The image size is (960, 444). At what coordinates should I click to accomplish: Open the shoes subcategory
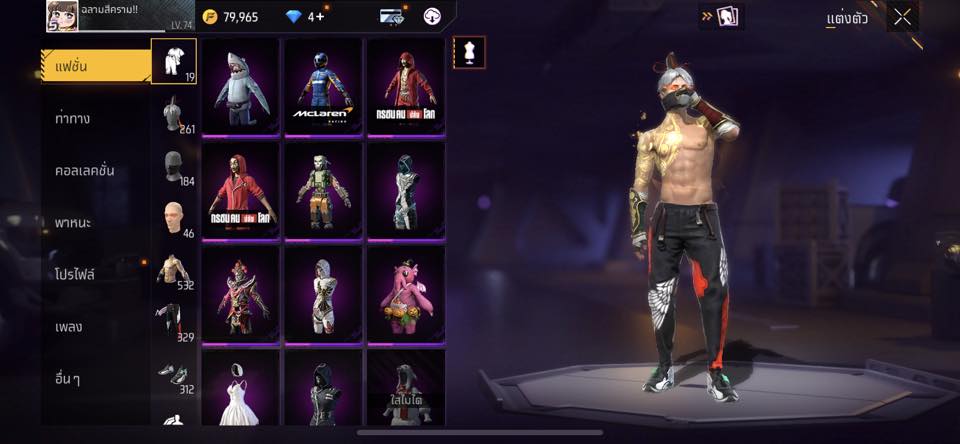pos(173,374)
